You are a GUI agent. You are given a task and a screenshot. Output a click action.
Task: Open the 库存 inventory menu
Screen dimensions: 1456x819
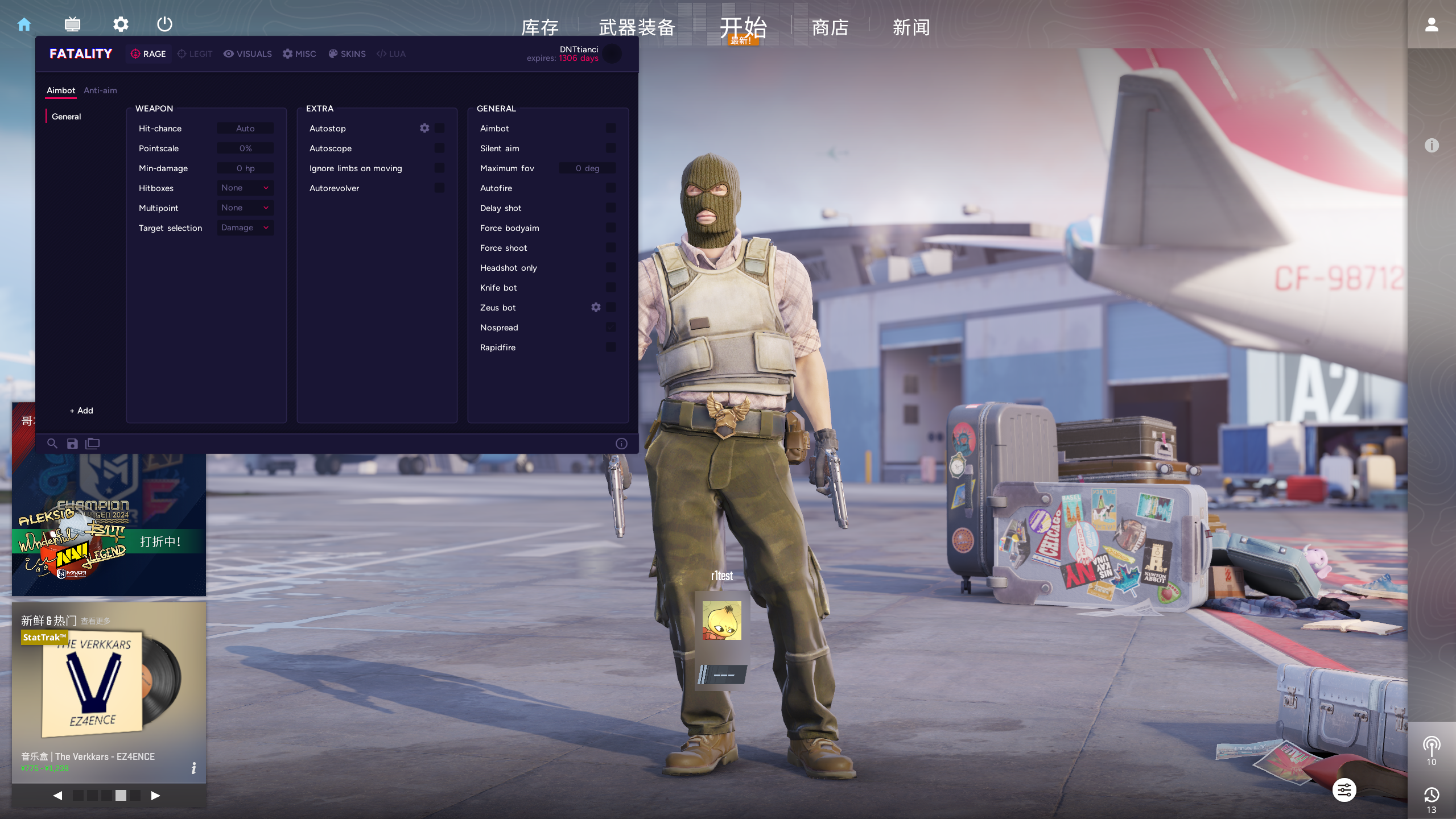[x=540, y=27]
